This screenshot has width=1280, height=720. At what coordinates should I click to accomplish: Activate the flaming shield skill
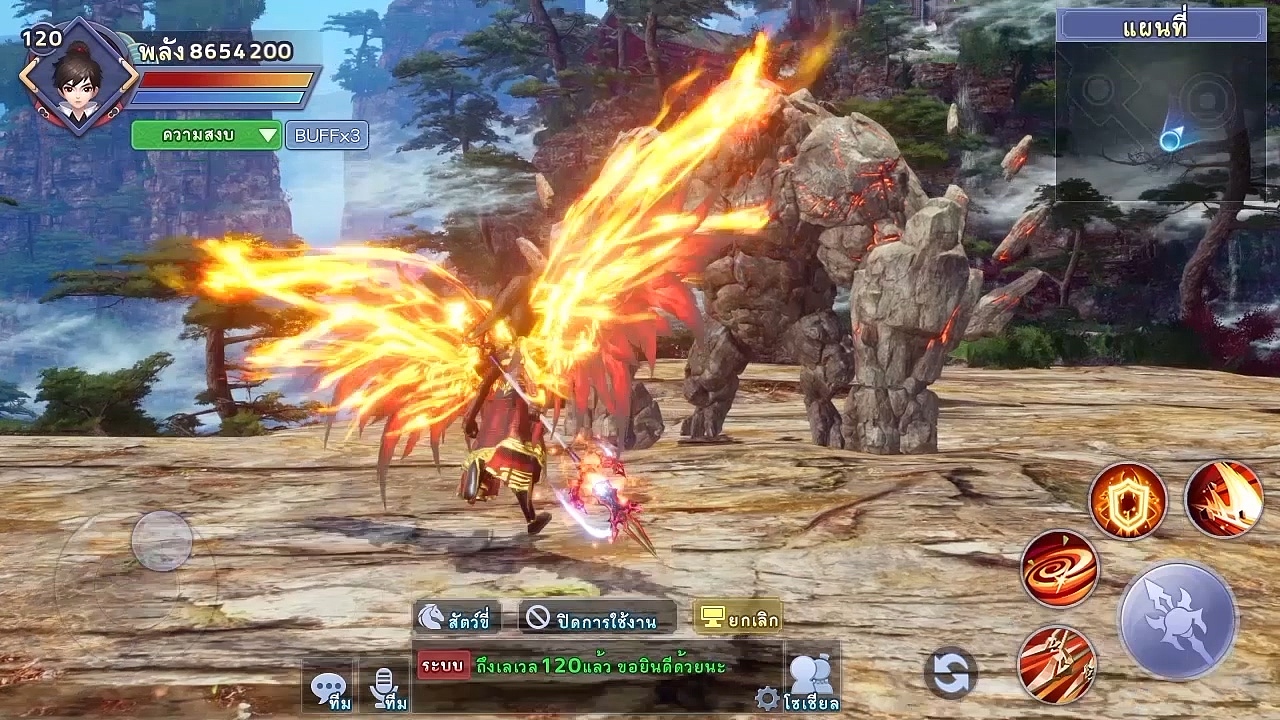point(1128,500)
